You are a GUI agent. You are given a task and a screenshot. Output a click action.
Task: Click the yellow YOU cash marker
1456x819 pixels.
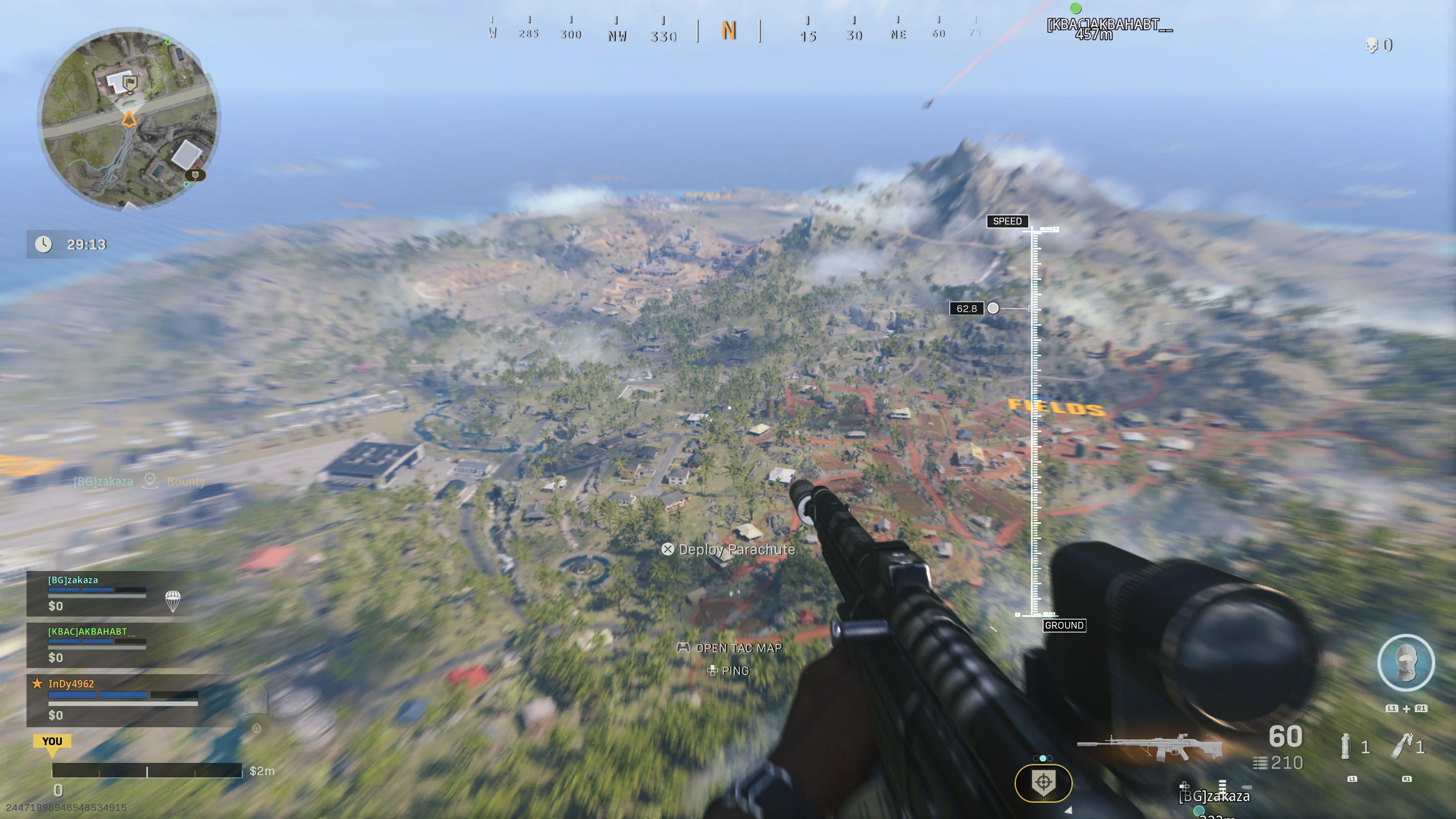point(52,742)
